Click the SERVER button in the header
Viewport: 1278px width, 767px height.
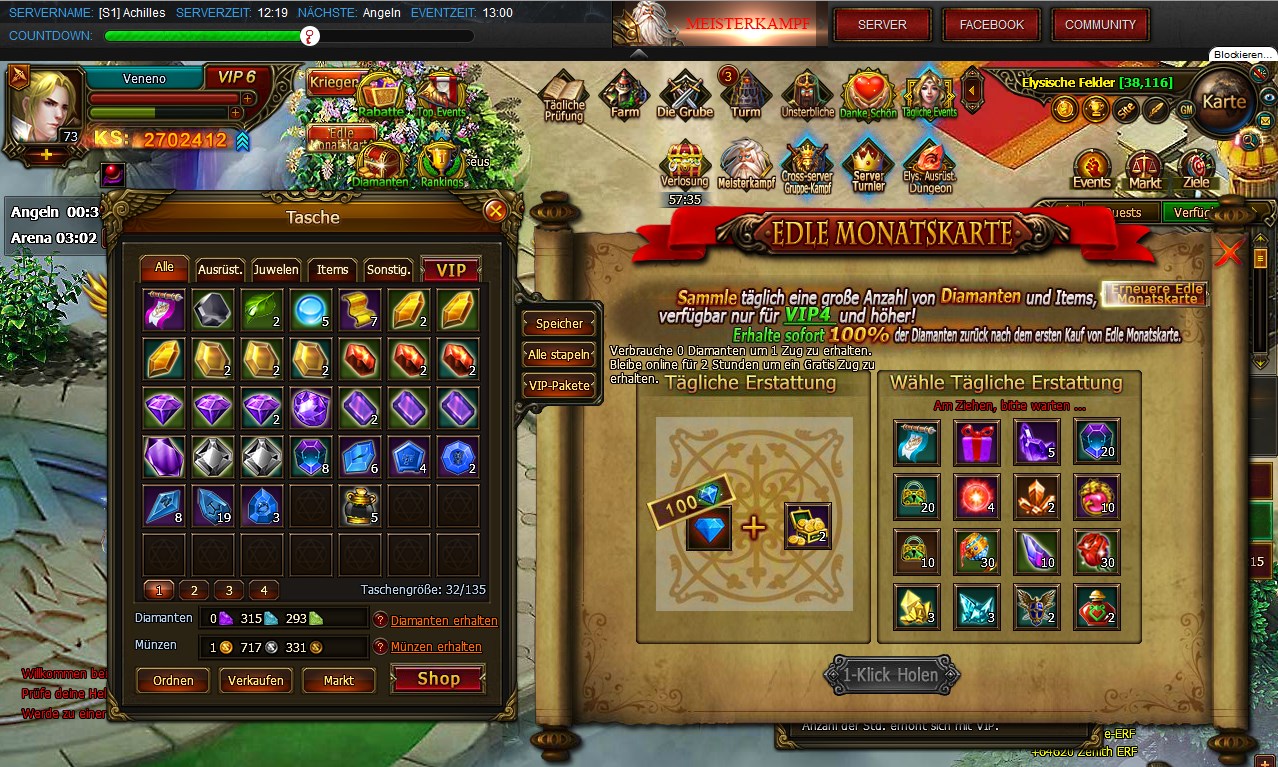[882, 25]
